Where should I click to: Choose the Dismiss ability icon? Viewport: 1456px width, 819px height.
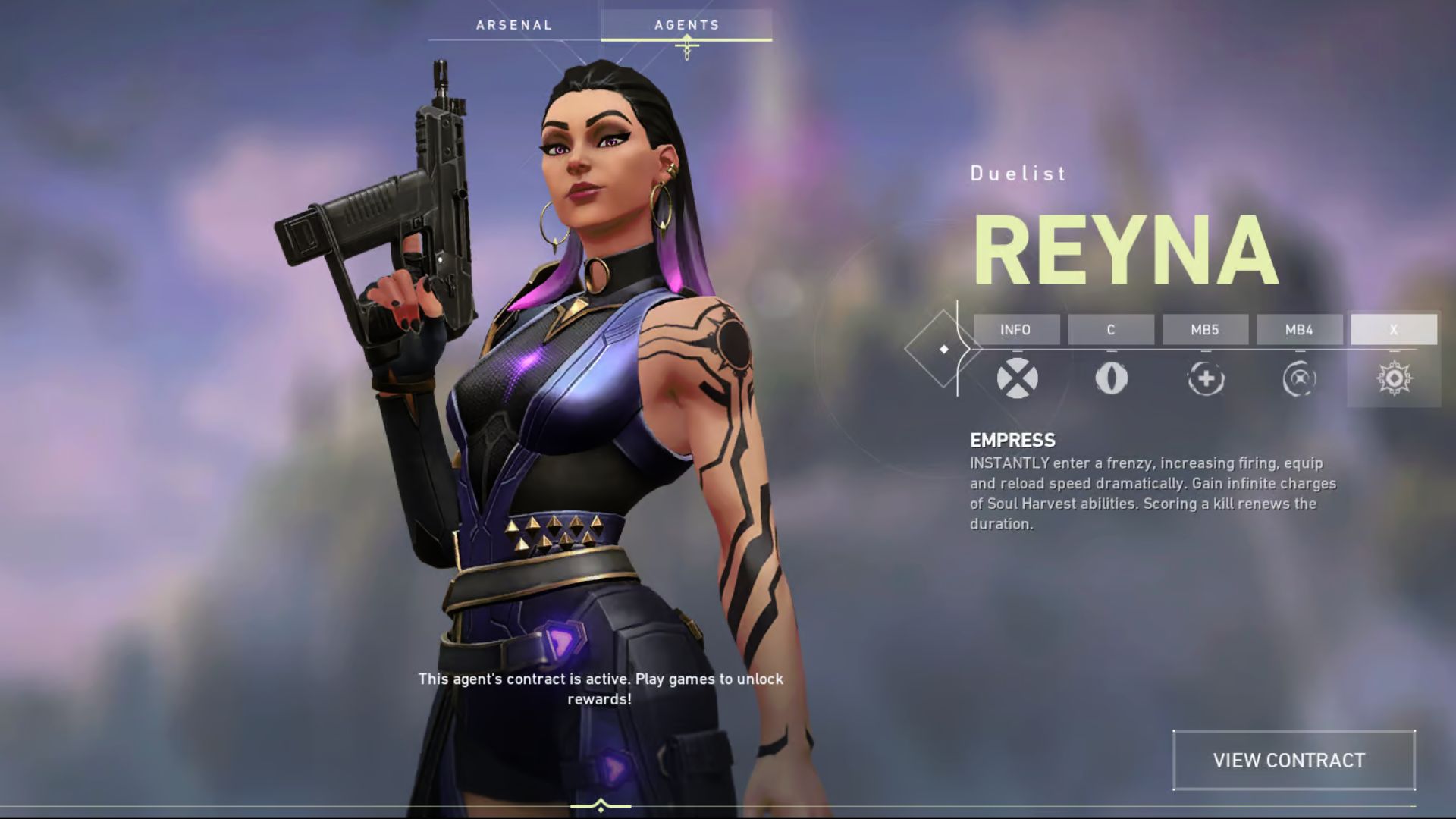coord(1299,378)
